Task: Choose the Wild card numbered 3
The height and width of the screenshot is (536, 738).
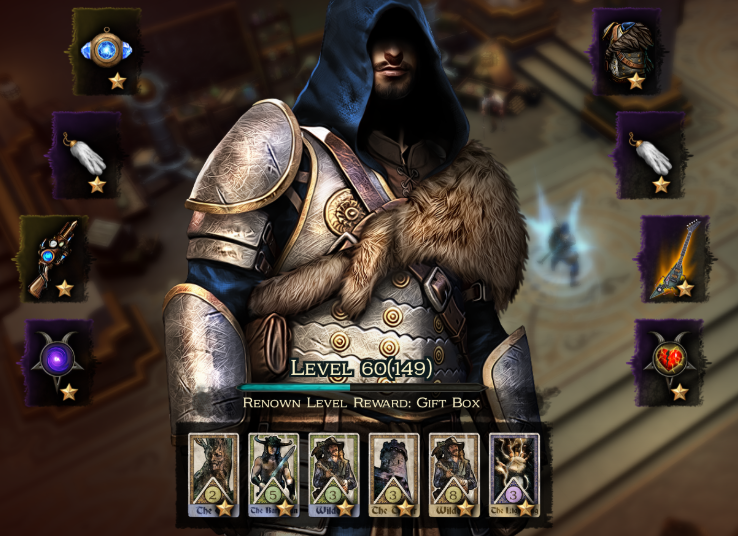Action: click(x=333, y=473)
